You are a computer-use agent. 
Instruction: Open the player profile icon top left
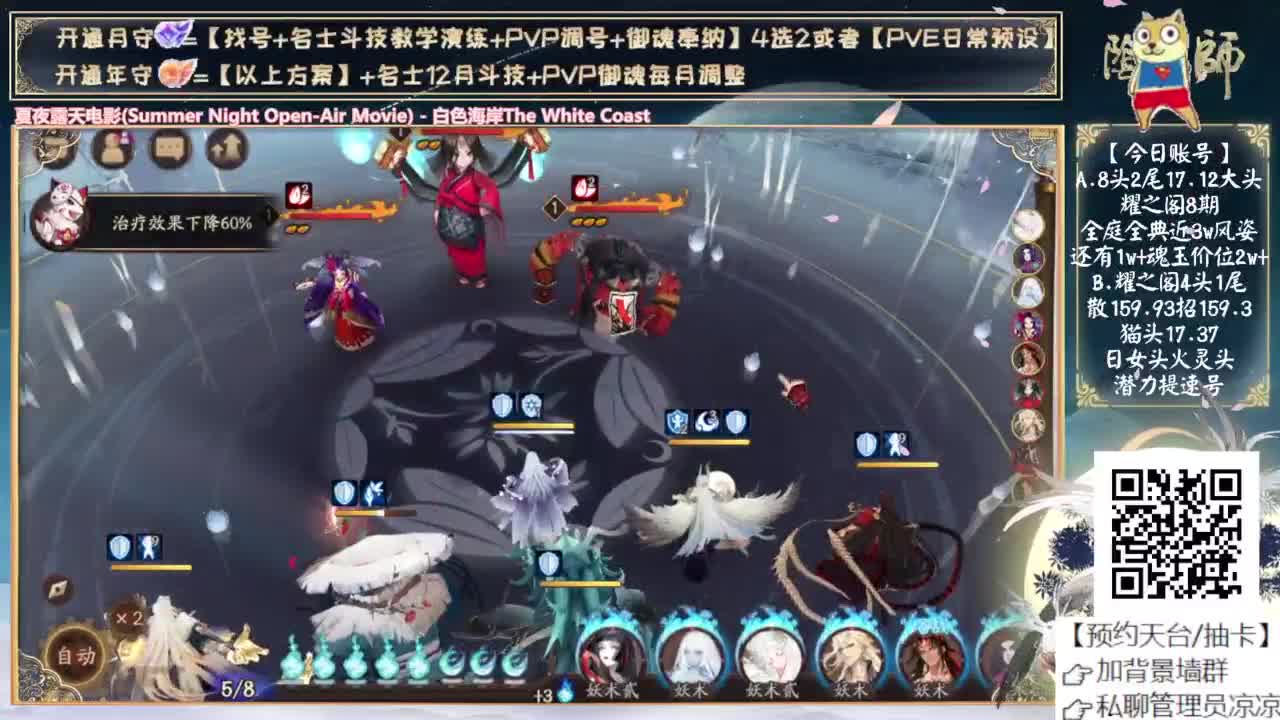[x=111, y=149]
